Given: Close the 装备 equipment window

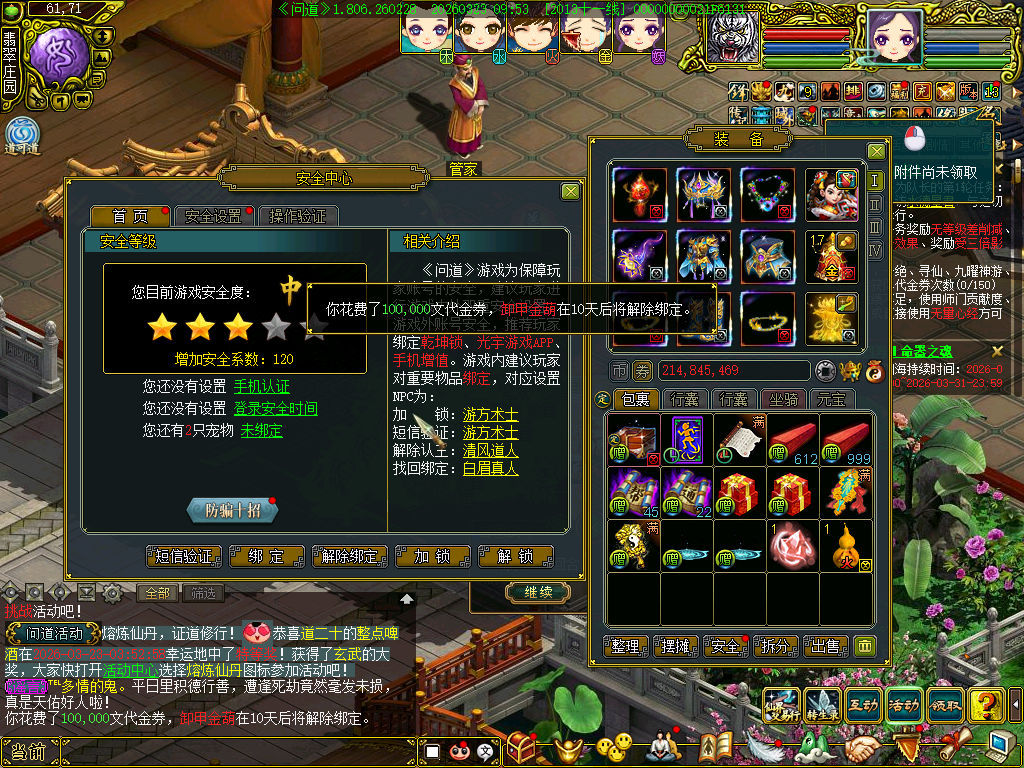Looking at the screenshot, I should 876,151.
